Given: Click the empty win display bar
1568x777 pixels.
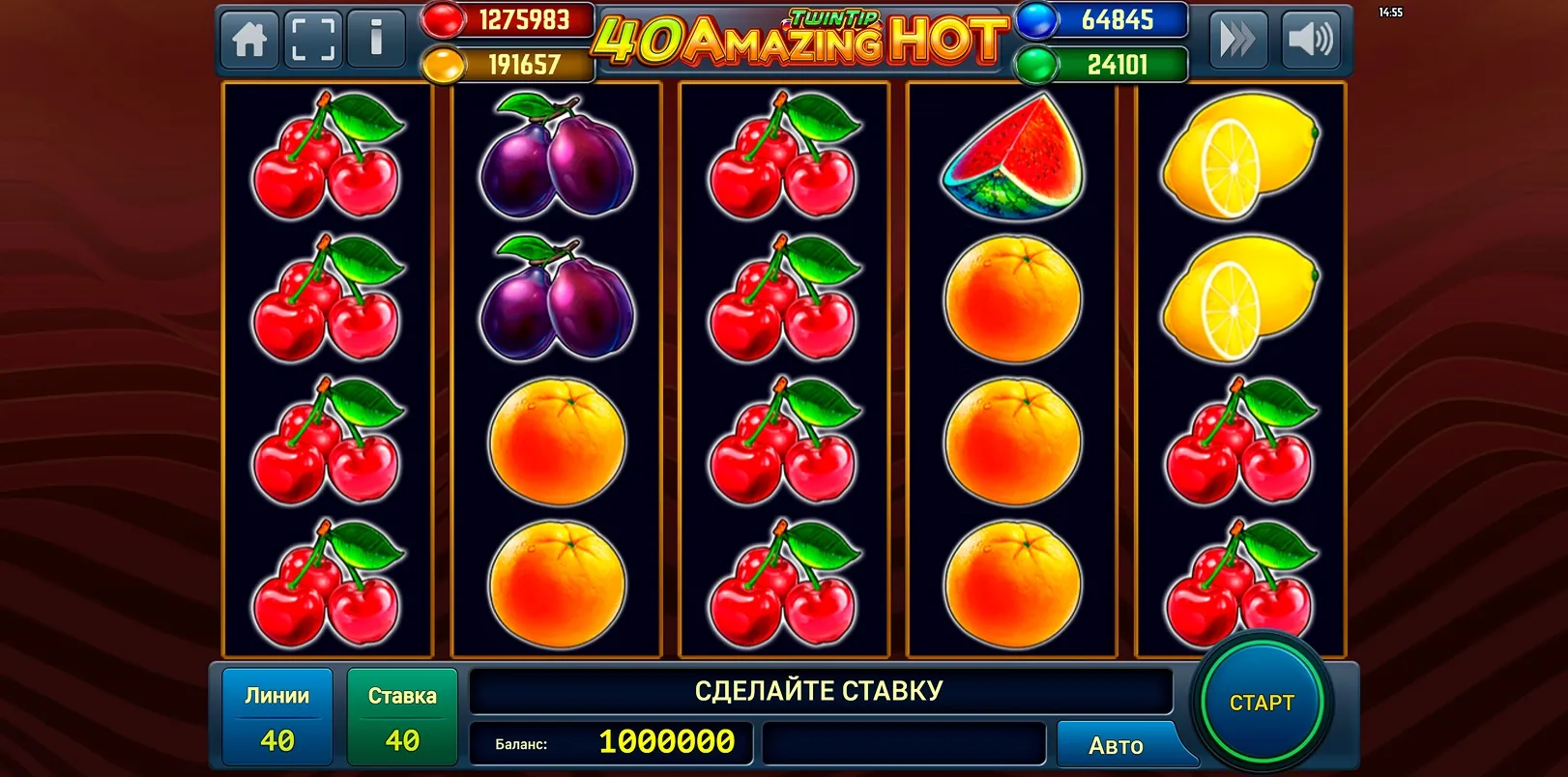Looking at the screenshot, I should coord(904,744).
